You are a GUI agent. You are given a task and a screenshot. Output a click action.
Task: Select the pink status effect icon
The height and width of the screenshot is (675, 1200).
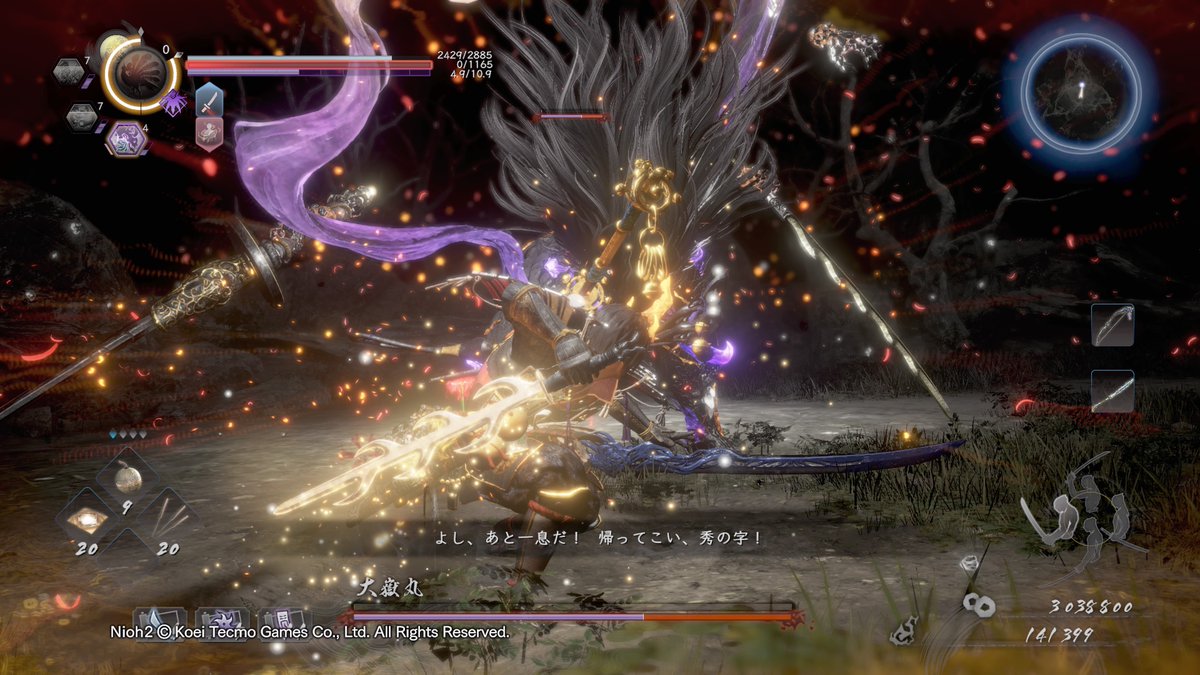coord(209,132)
